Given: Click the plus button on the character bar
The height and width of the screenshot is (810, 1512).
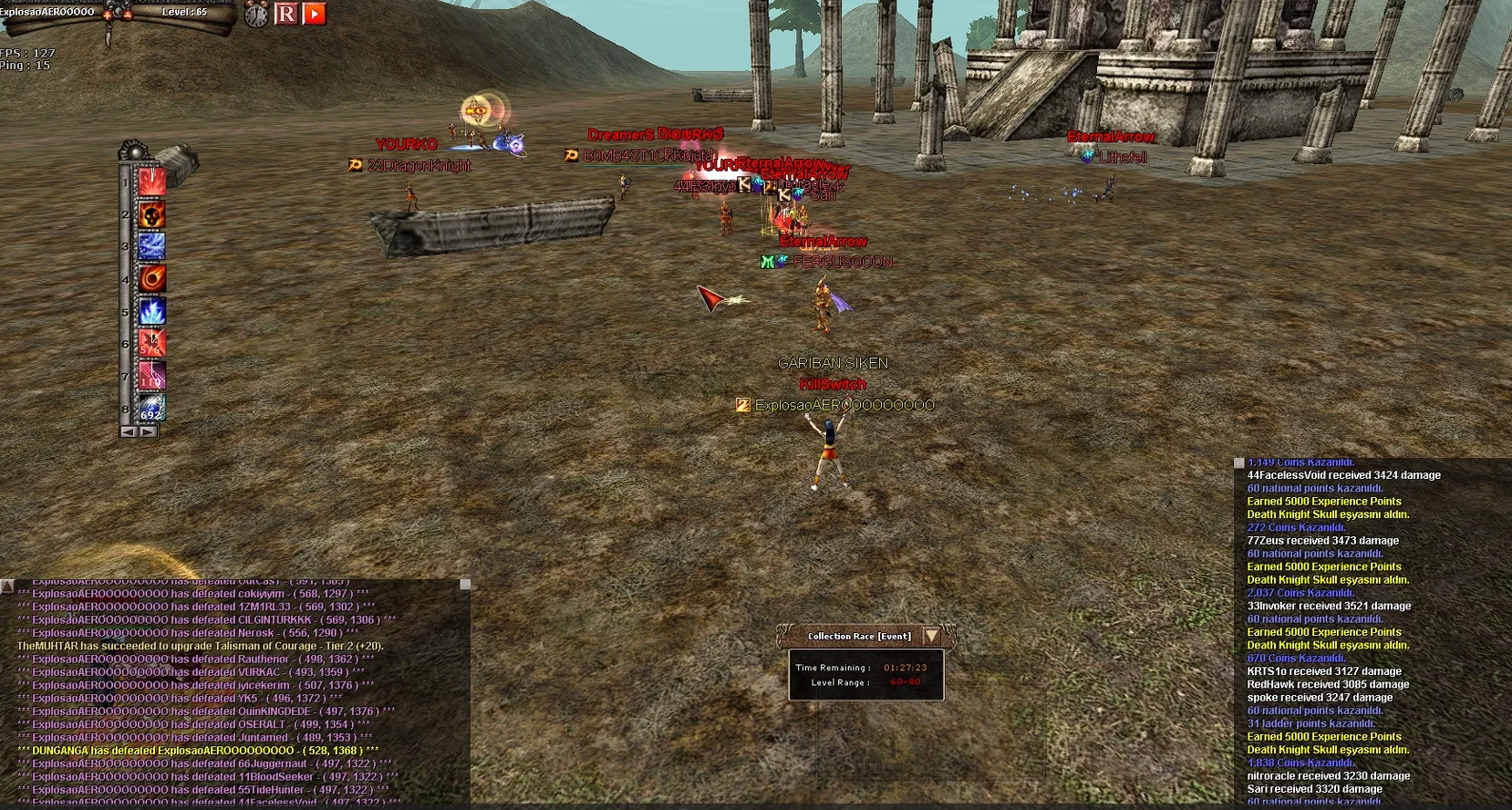Looking at the screenshot, I should point(107,16).
